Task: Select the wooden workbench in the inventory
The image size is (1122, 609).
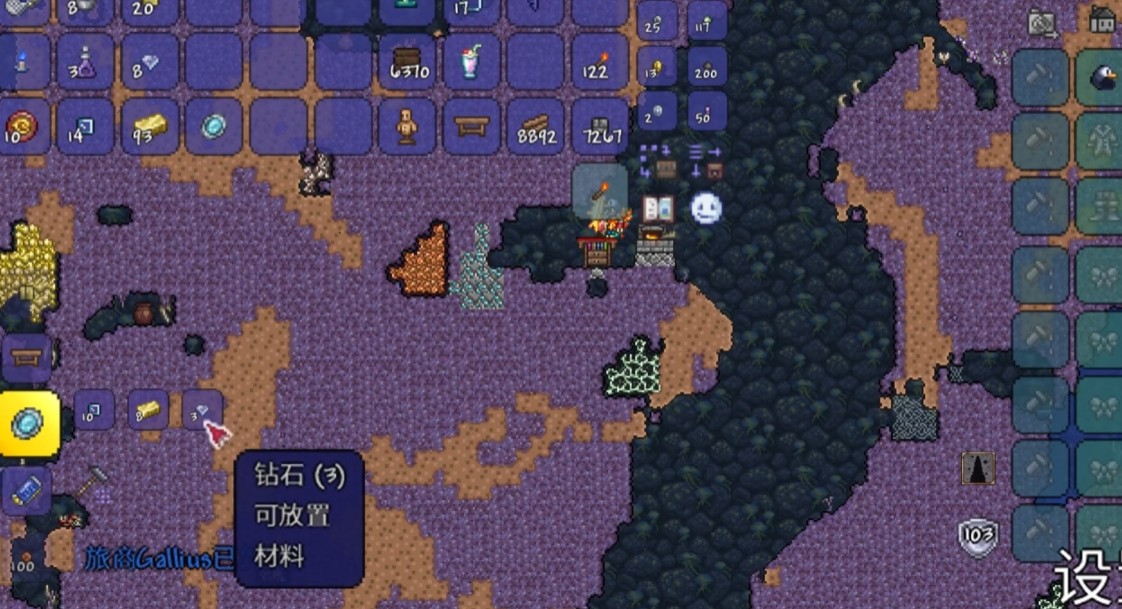Action: point(471,126)
